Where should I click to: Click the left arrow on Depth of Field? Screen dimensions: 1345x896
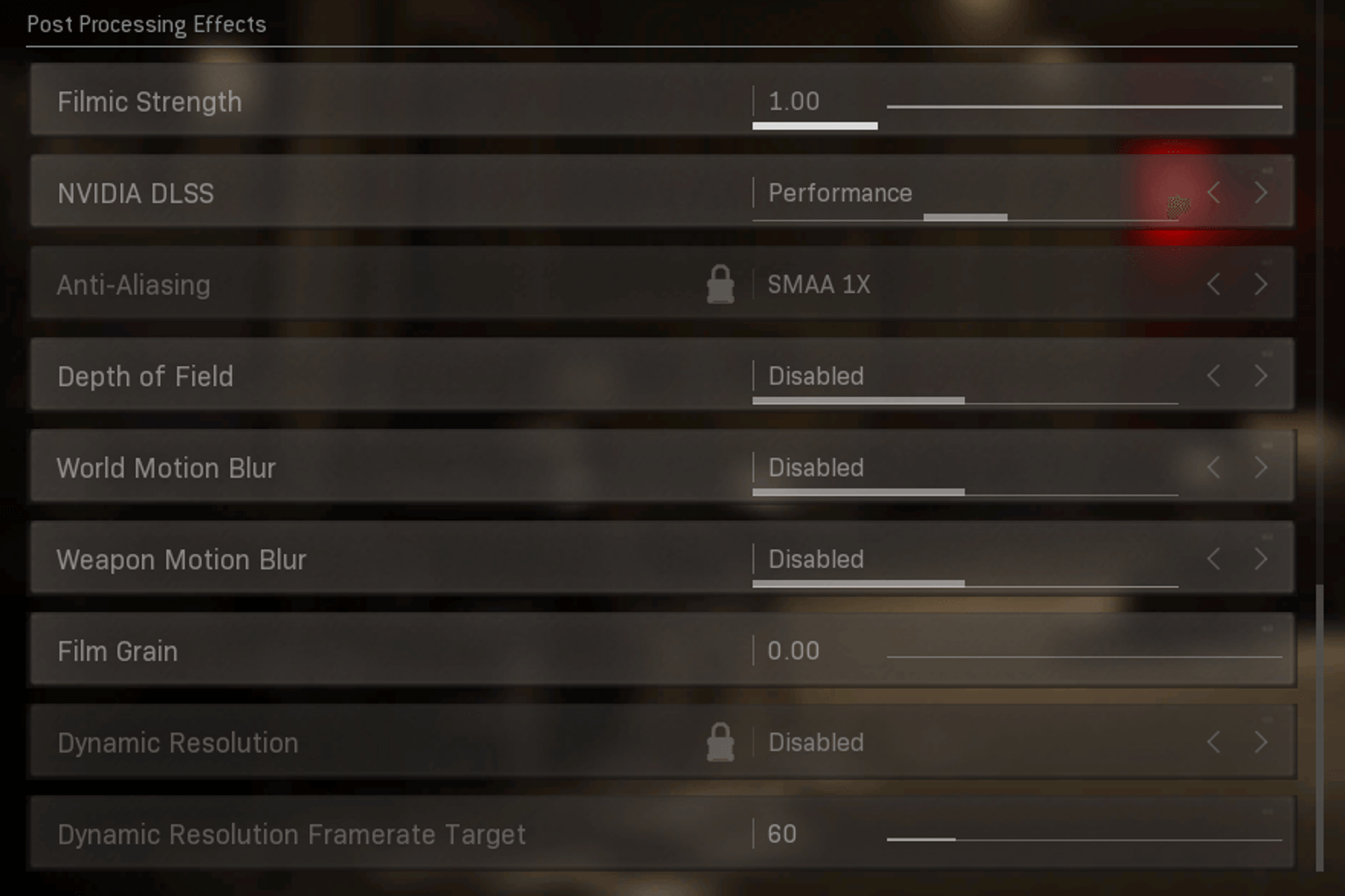tap(1214, 375)
